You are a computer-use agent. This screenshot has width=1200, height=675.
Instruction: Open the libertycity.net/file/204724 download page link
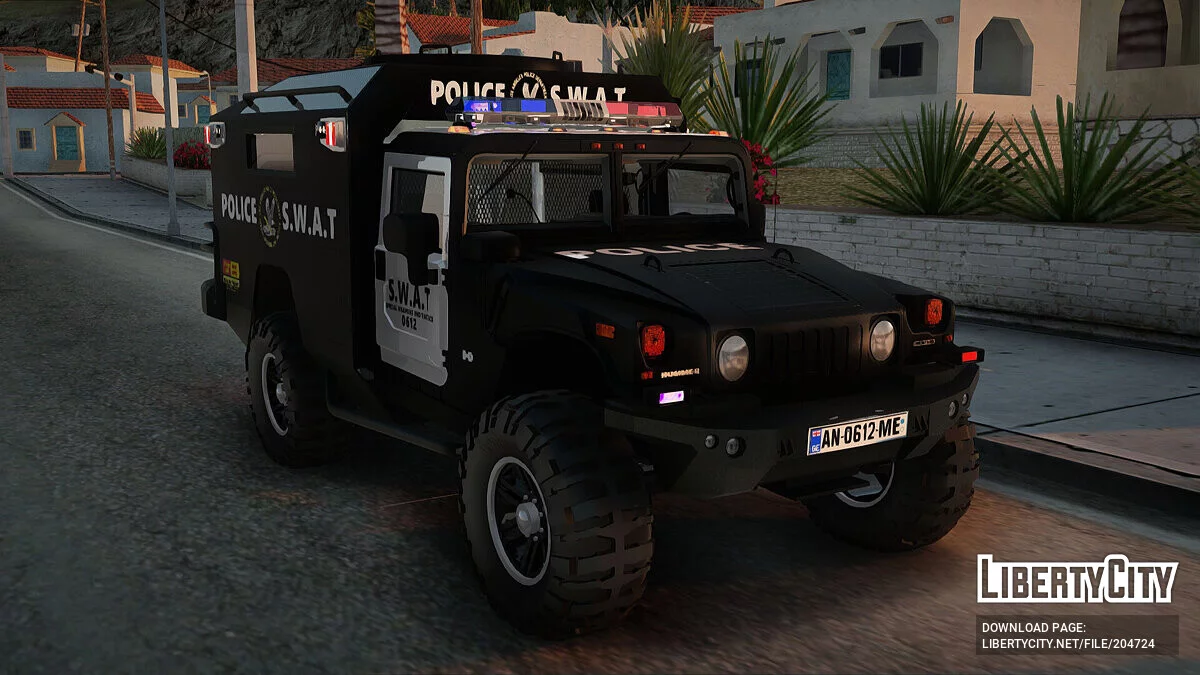click(x=1068, y=643)
